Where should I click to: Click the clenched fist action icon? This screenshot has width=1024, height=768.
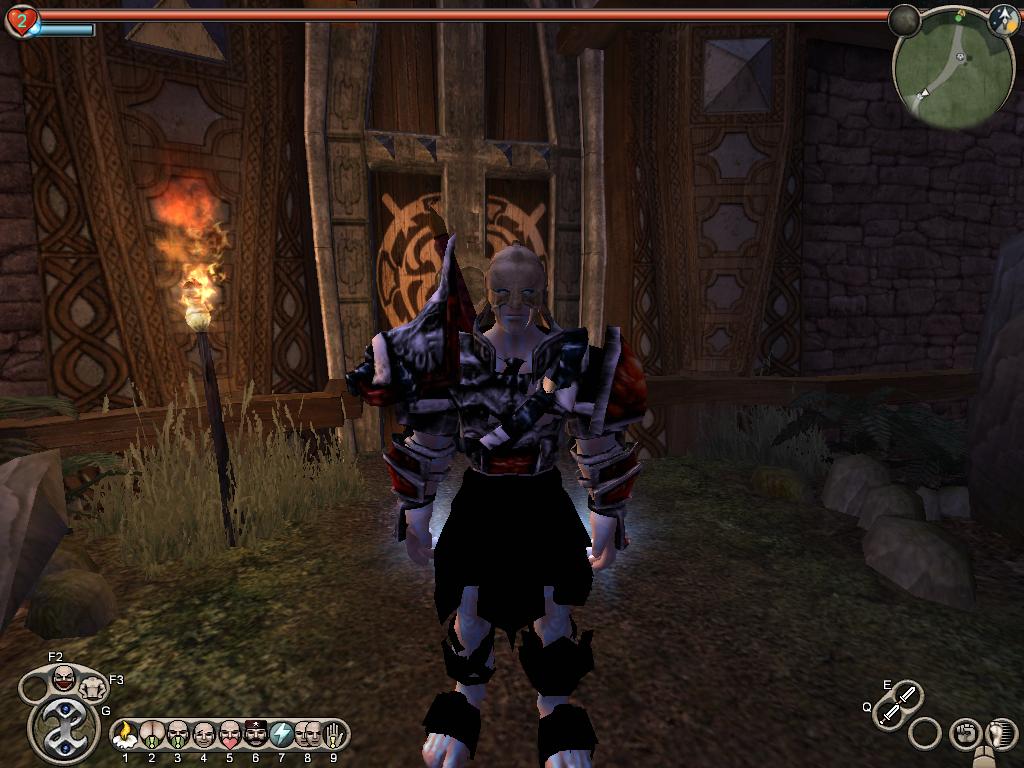963,734
